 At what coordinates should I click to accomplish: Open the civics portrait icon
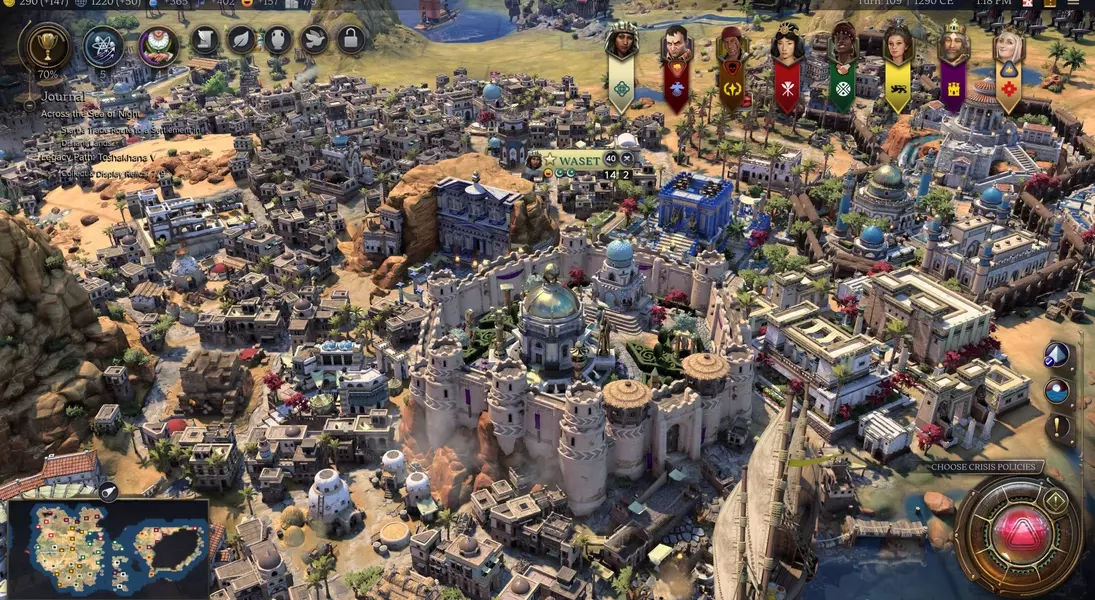click(x=158, y=45)
